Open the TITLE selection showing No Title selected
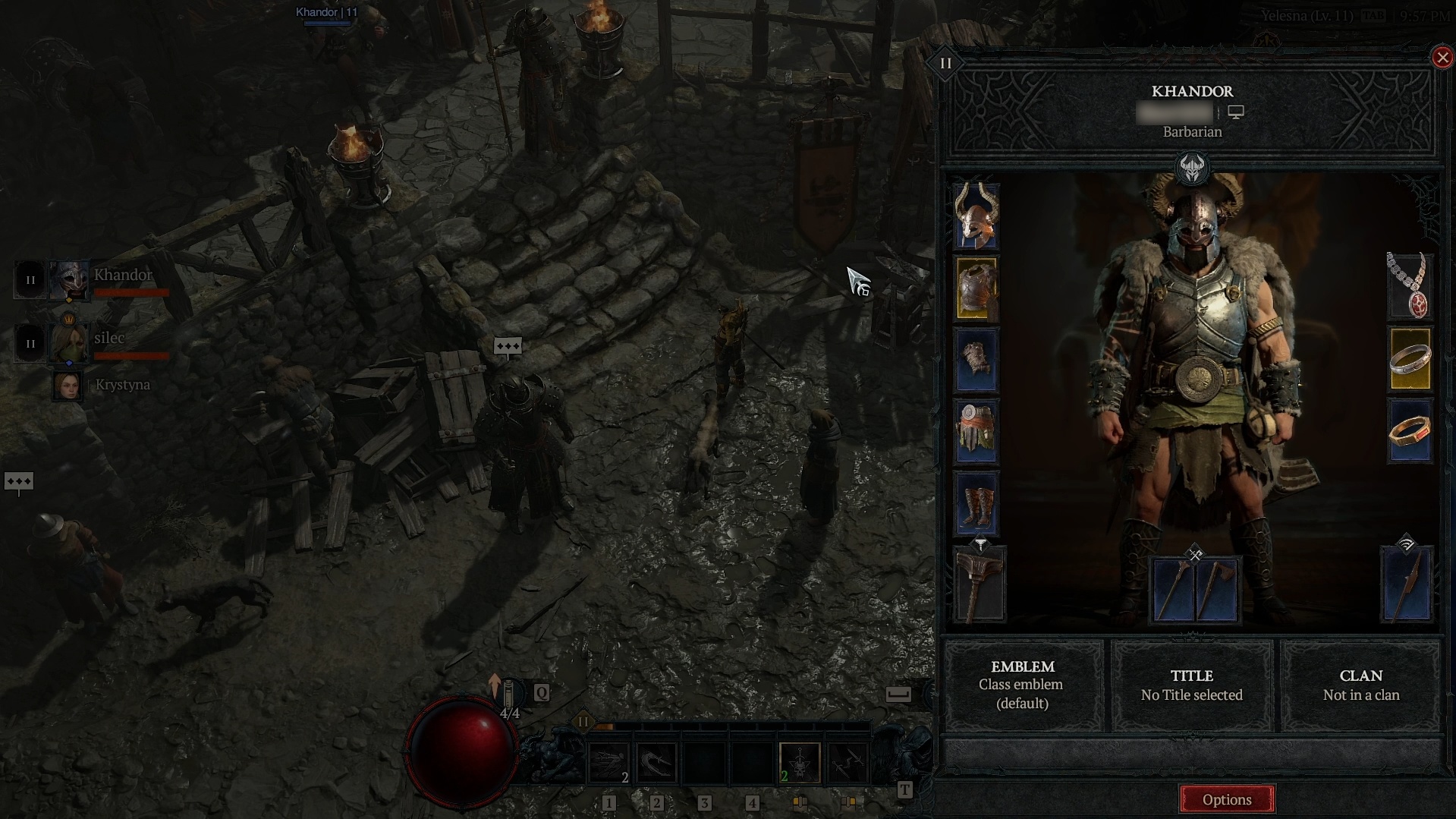This screenshot has height=819, width=1456. pos(1192,685)
